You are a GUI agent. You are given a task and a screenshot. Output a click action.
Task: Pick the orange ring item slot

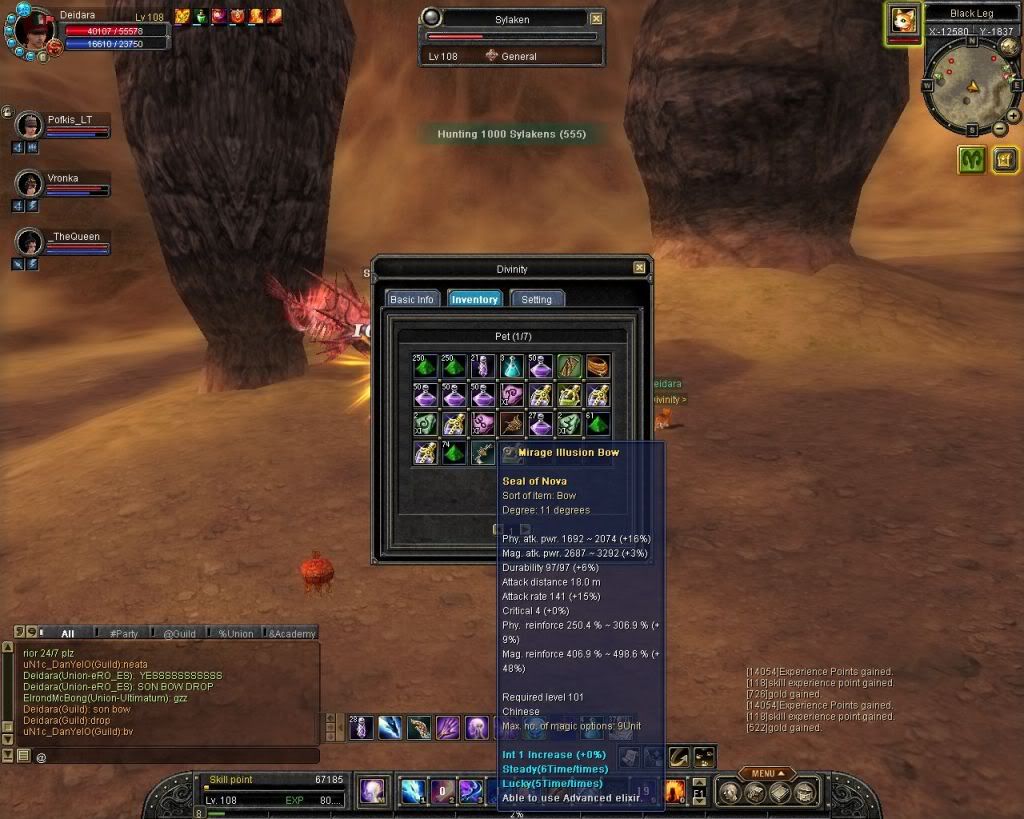598,367
